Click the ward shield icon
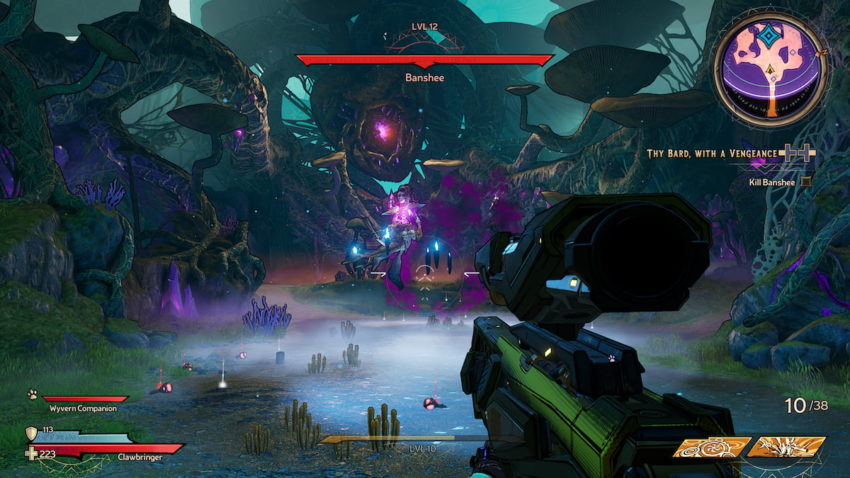This screenshot has width=850, height=478. coord(30,433)
